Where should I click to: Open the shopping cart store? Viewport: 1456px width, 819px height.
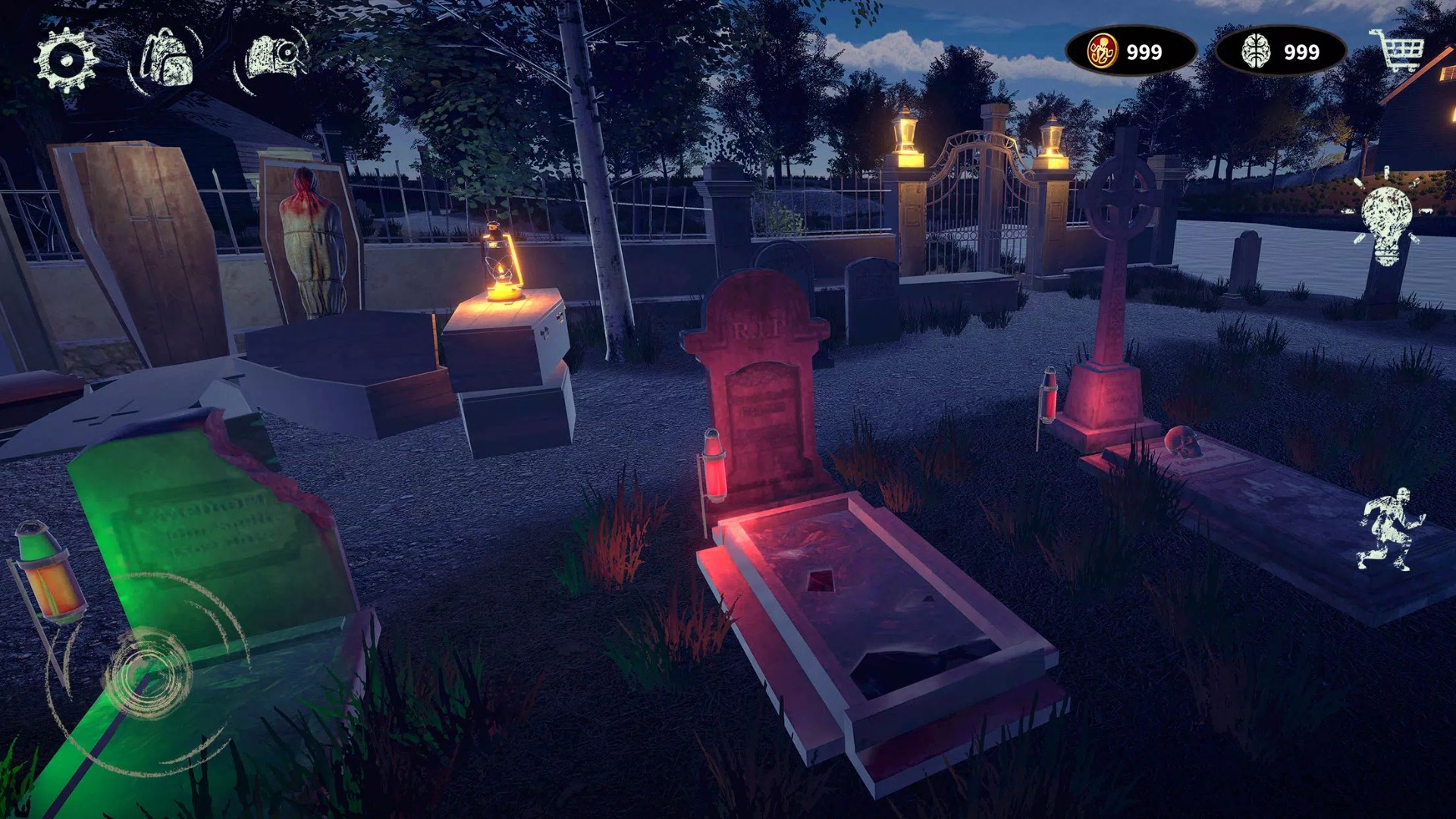[x=1397, y=50]
